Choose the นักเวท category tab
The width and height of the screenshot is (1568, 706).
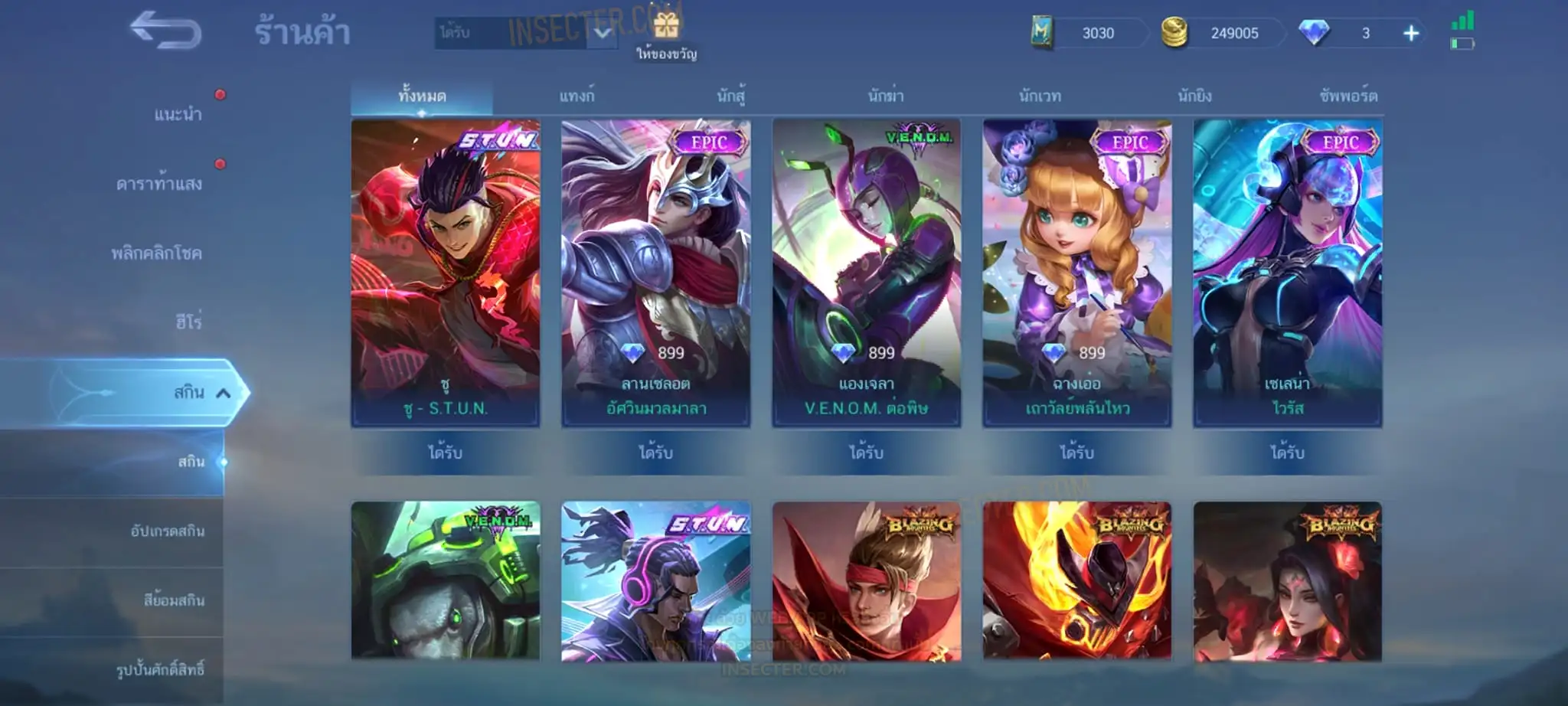[1040, 96]
